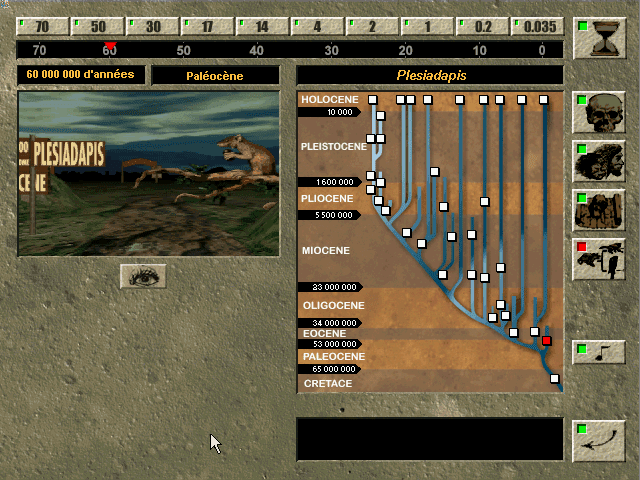Screen dimensions: 640x480
Task: Click the Plesiadapis scene thumbnail
Action: tap(149, 174)
